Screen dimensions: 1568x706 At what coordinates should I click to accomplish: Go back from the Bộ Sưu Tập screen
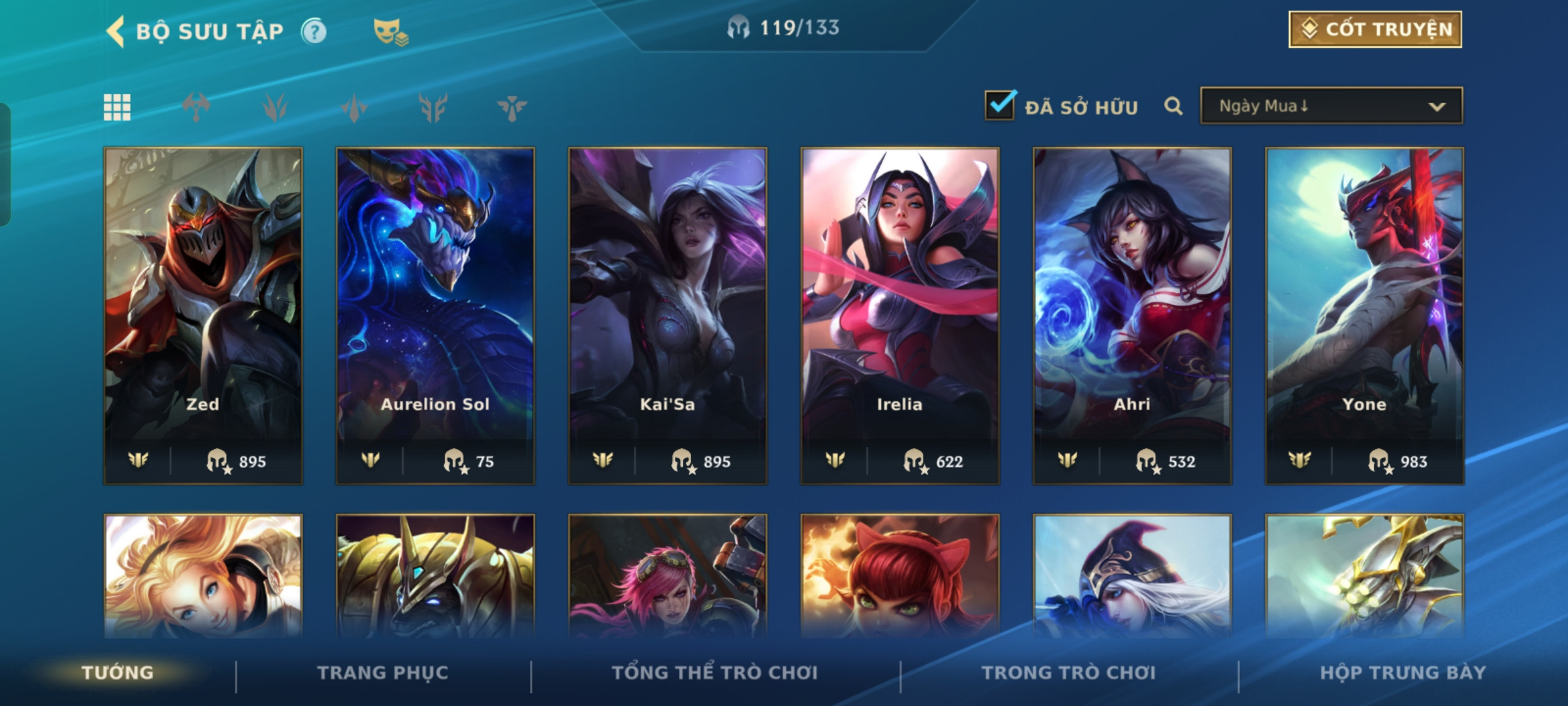116,31
